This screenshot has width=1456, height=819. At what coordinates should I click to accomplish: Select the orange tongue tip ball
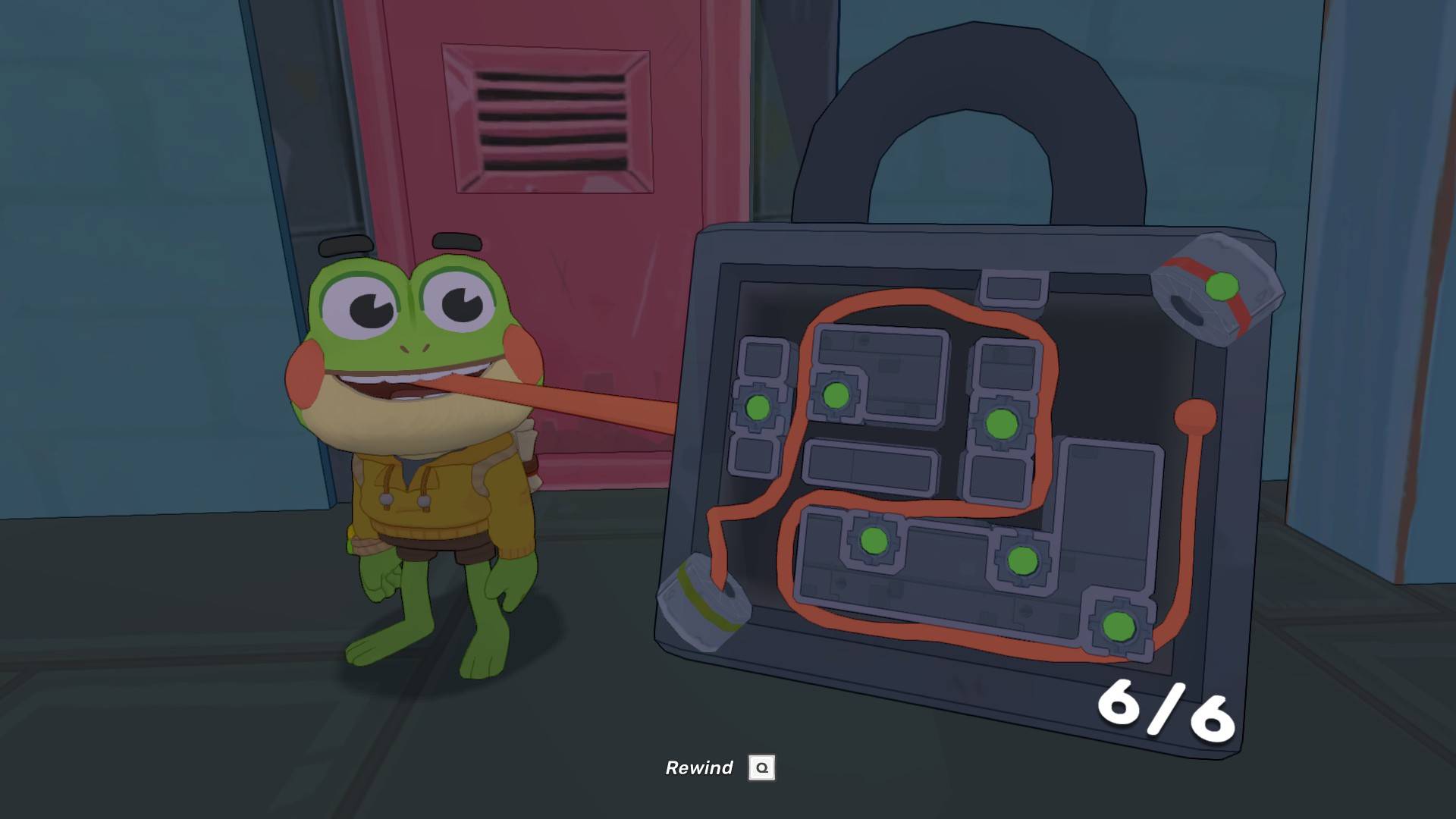(1195, 416)
